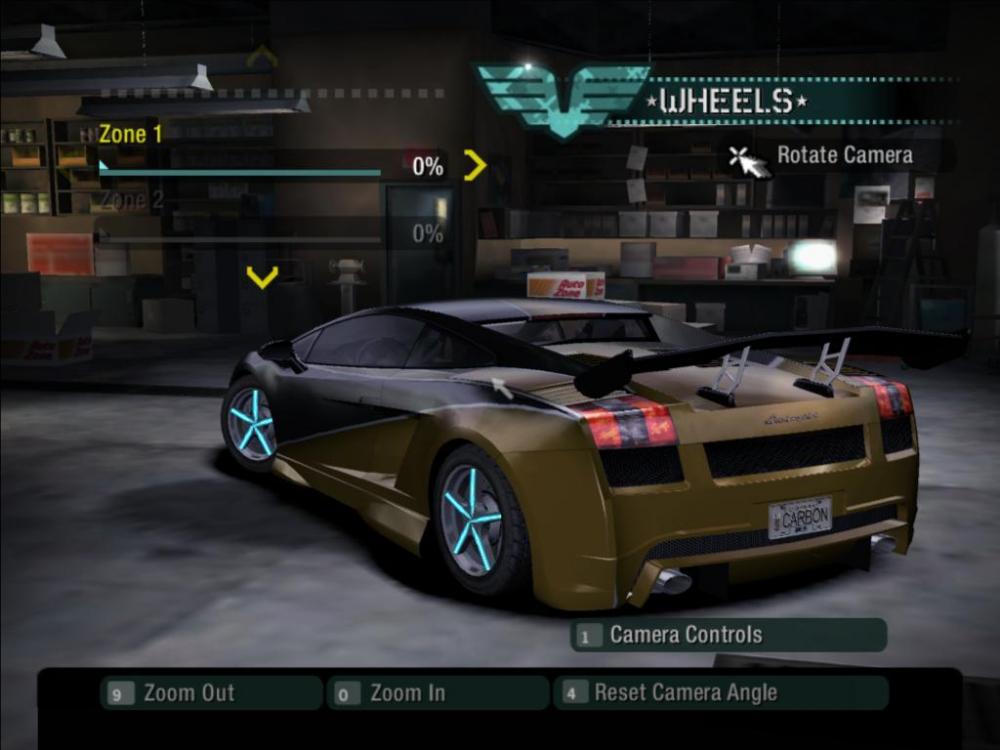
Task: Click the Zoom Out button
Action: [211, 693]
